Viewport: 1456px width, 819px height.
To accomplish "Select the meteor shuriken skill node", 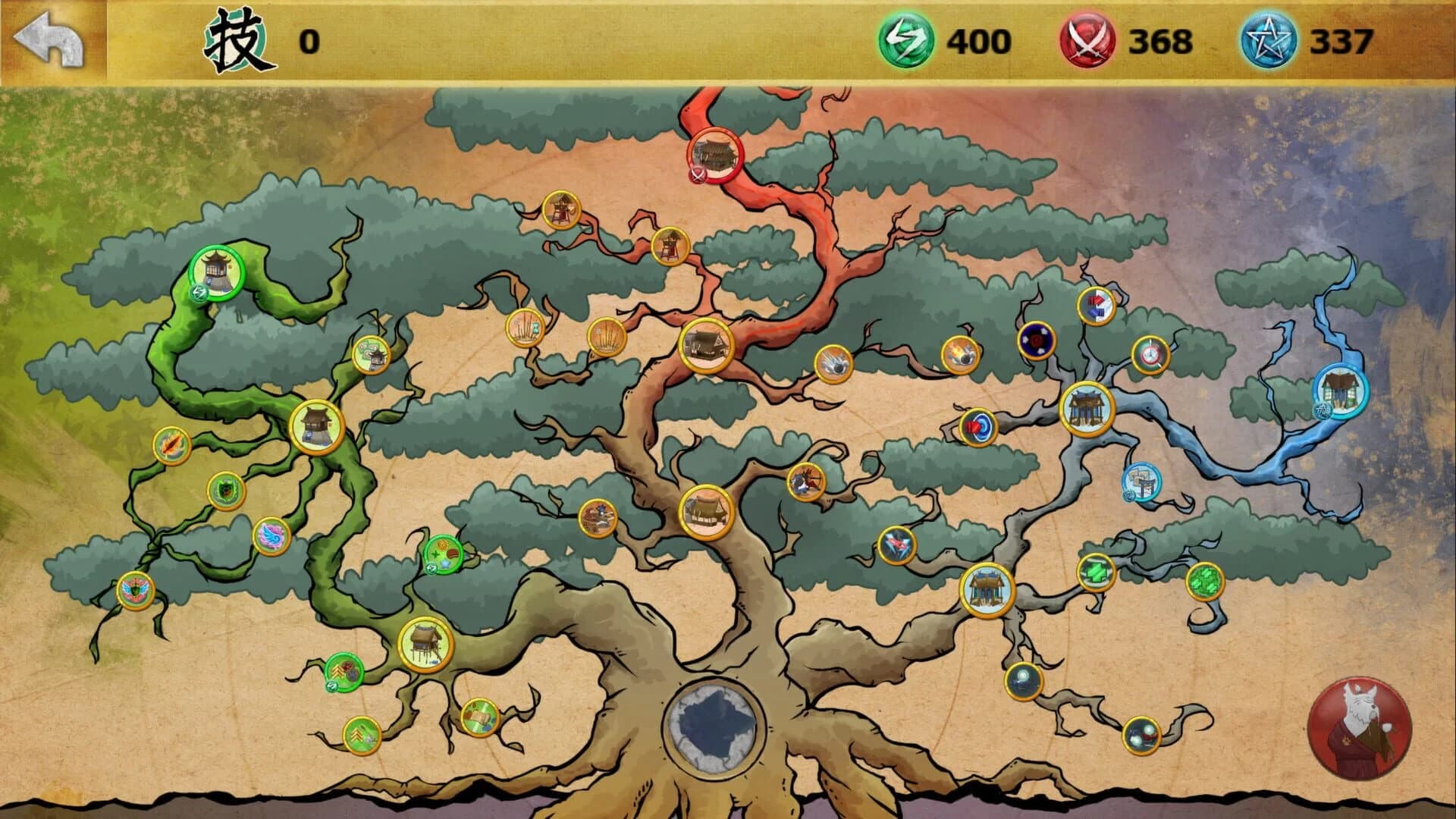I will coord(835,365).
